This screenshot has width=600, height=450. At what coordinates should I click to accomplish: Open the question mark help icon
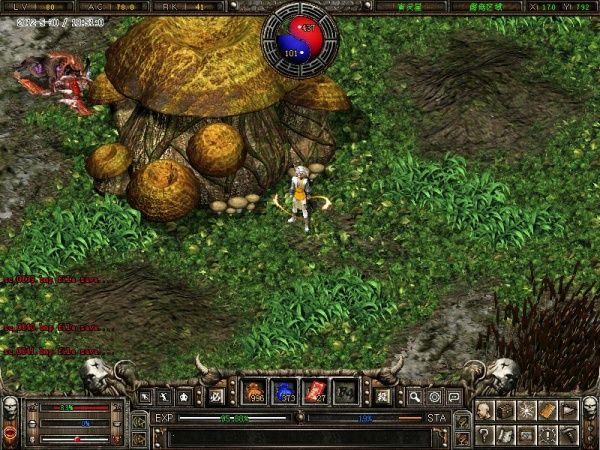click(484, 434)
